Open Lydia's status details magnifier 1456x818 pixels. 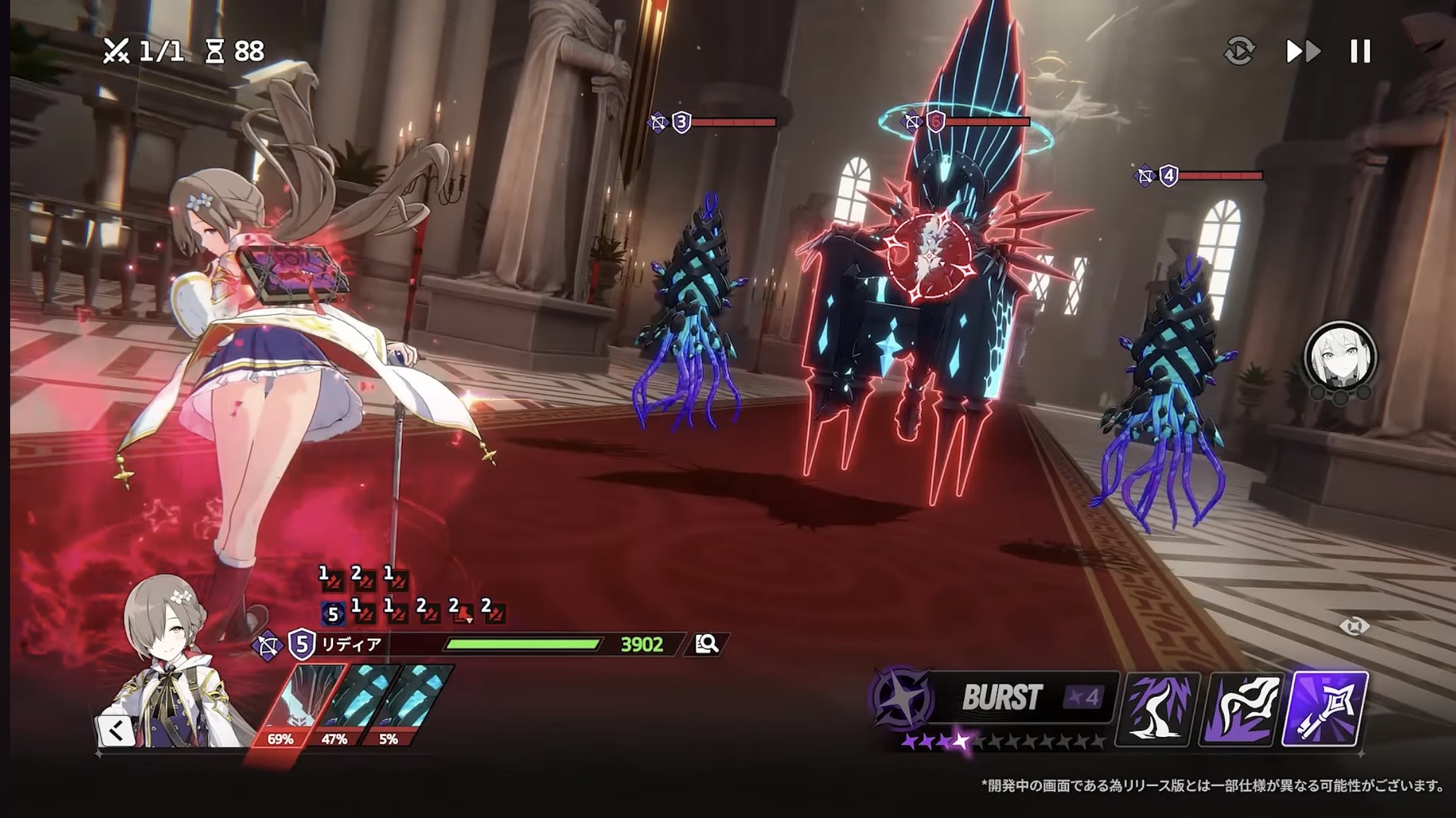tap(706, 644)
